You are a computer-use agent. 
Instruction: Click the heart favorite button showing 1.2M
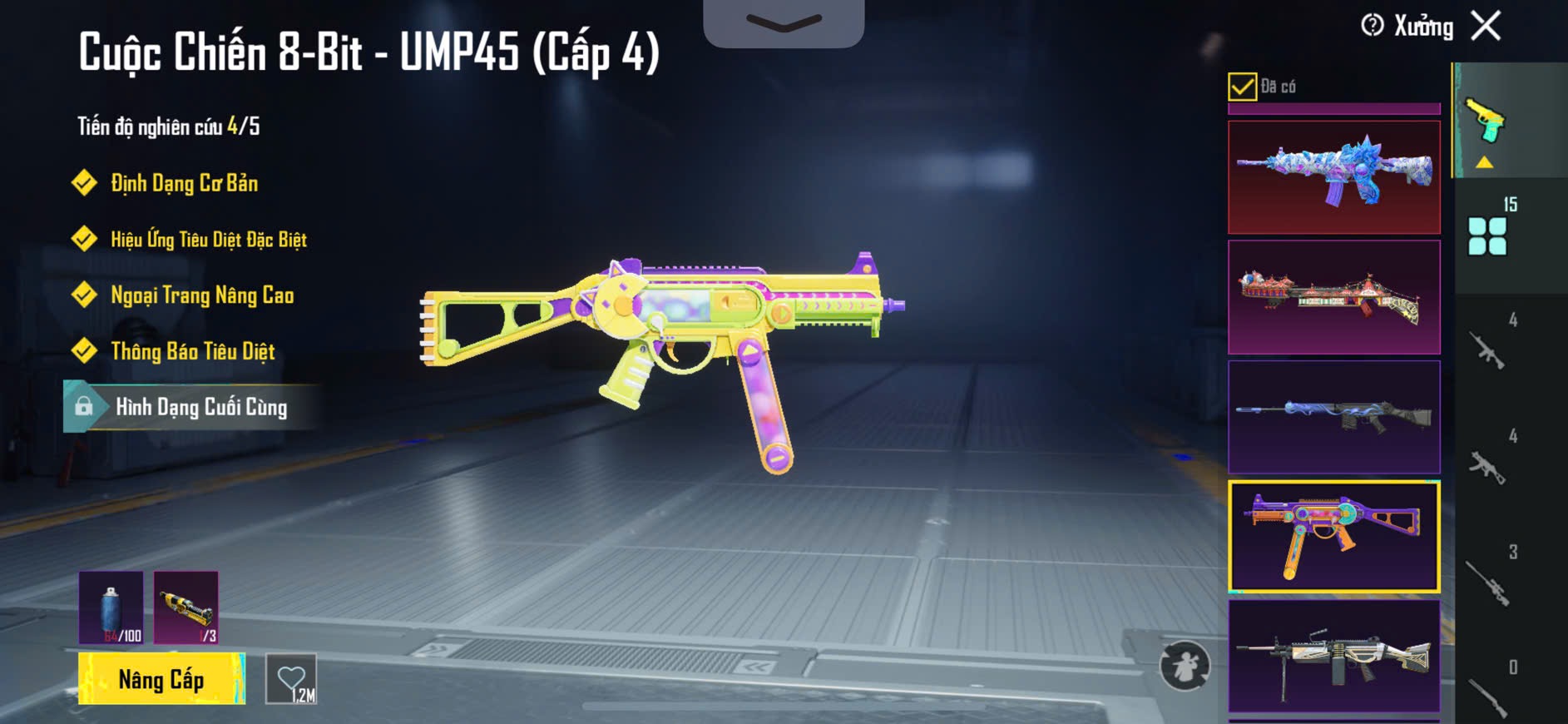[291, 680]
